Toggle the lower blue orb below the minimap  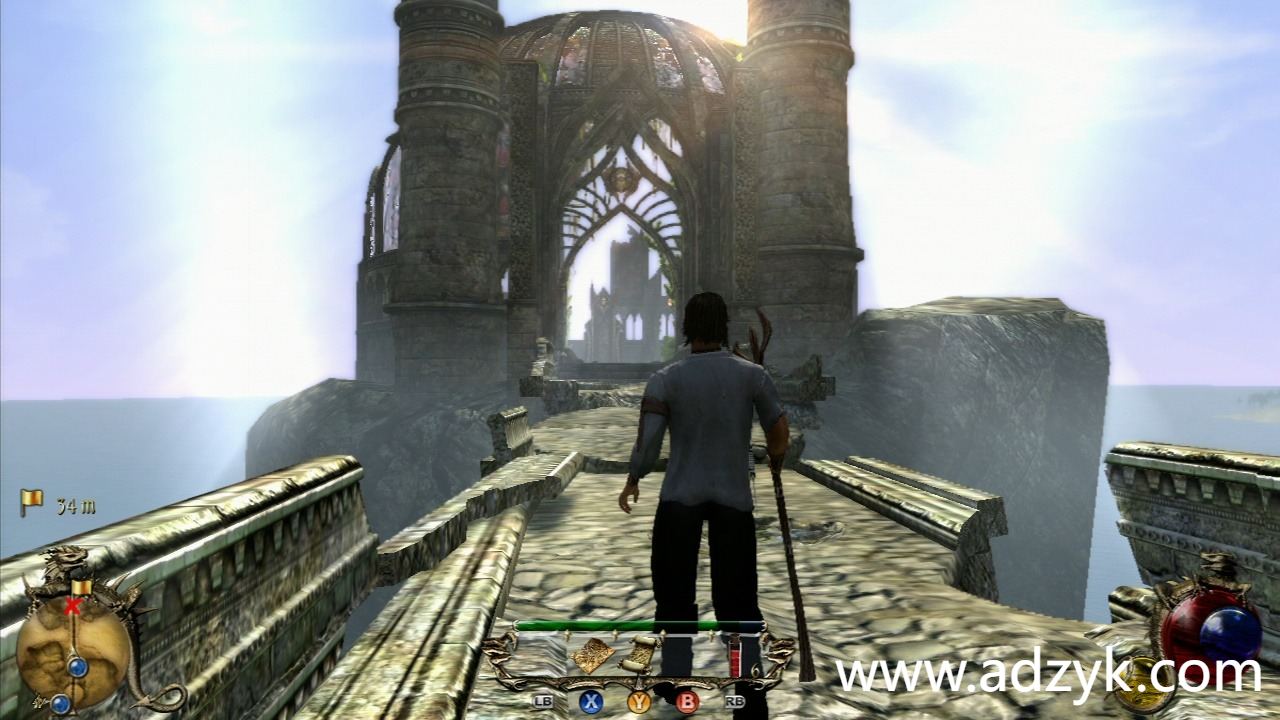pyautogui.click(x=60, y=702)
